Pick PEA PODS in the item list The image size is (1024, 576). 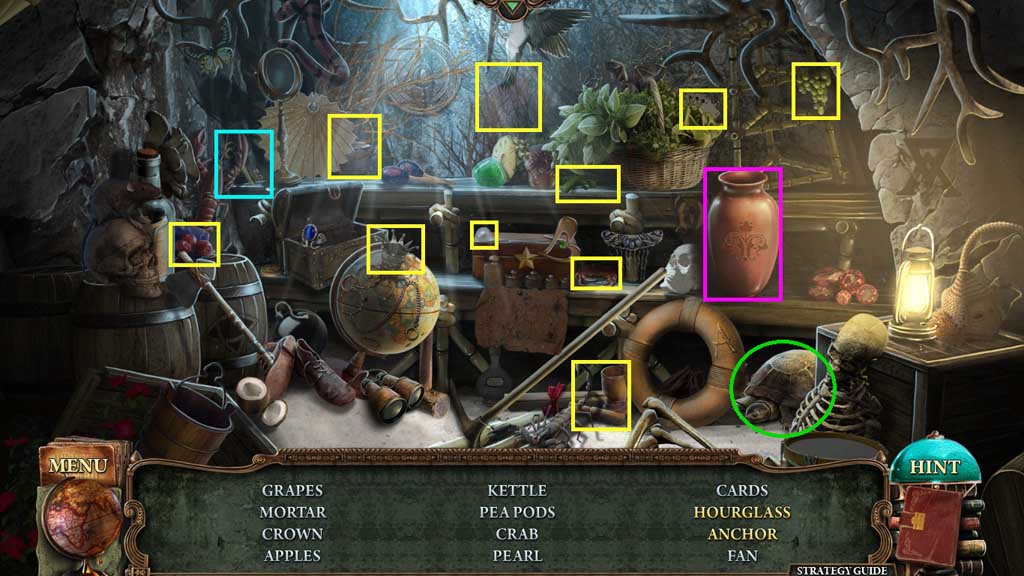tap(517, 512)
